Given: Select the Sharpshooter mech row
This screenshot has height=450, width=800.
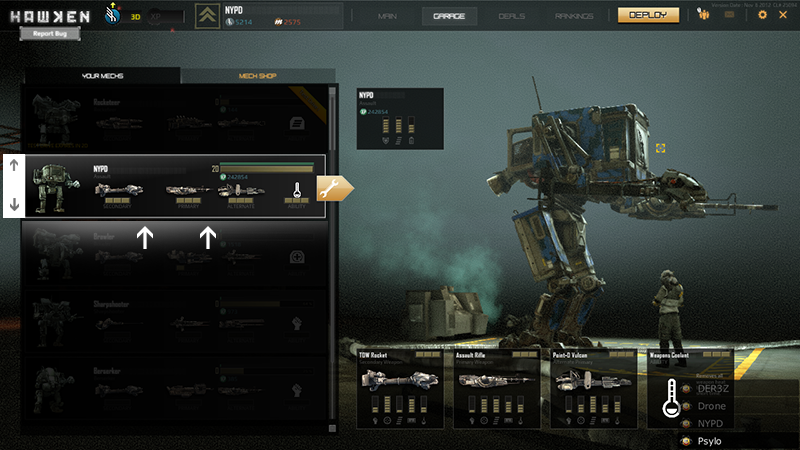Looking at the screenshot, I should click(175, 323).
